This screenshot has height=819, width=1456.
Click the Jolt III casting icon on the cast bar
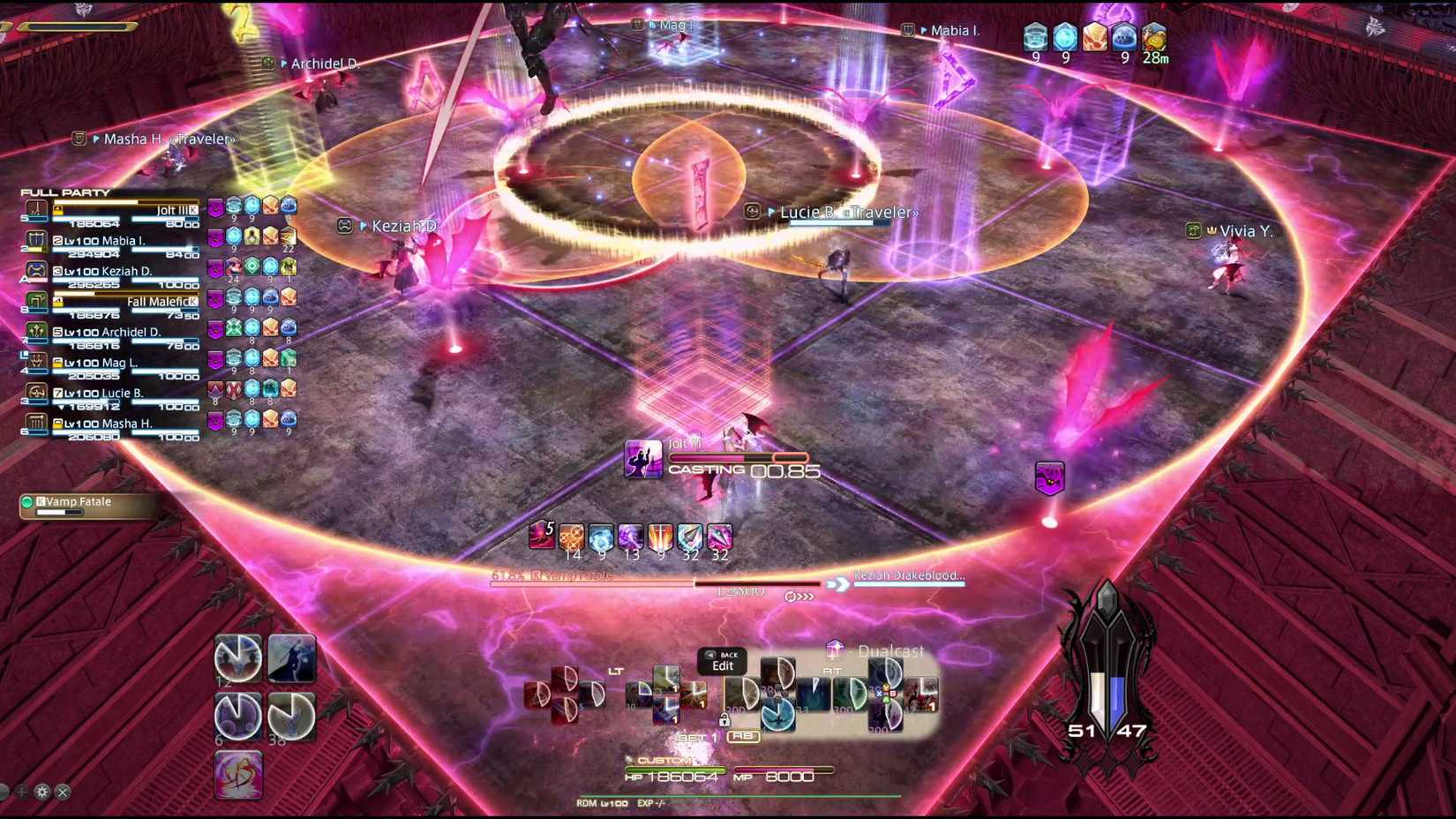coord(643,460)
